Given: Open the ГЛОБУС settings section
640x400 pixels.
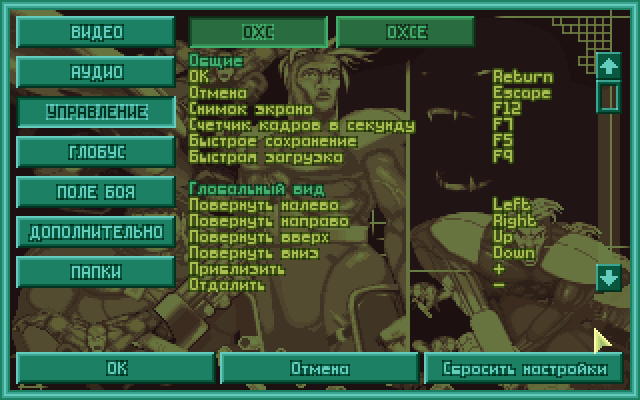Looking at the screenshot, I should point(96,151).
